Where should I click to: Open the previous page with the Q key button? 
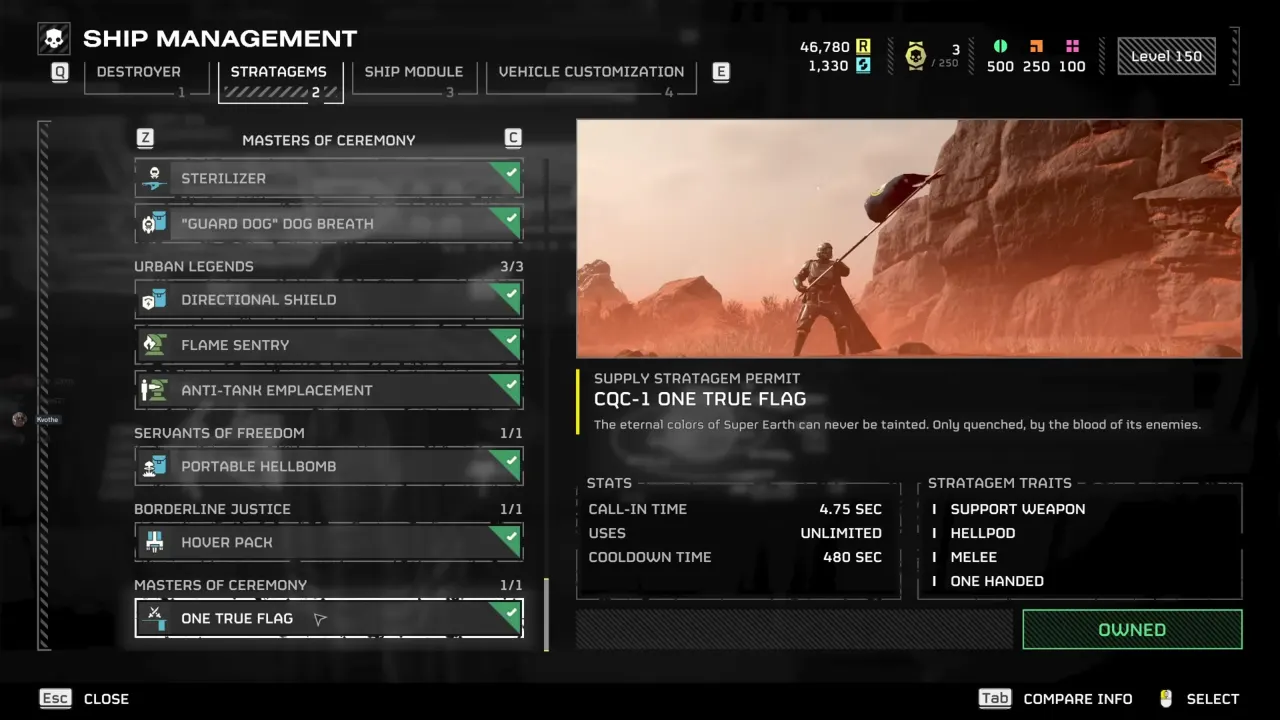pyautogui.click(x=59, y=72)
